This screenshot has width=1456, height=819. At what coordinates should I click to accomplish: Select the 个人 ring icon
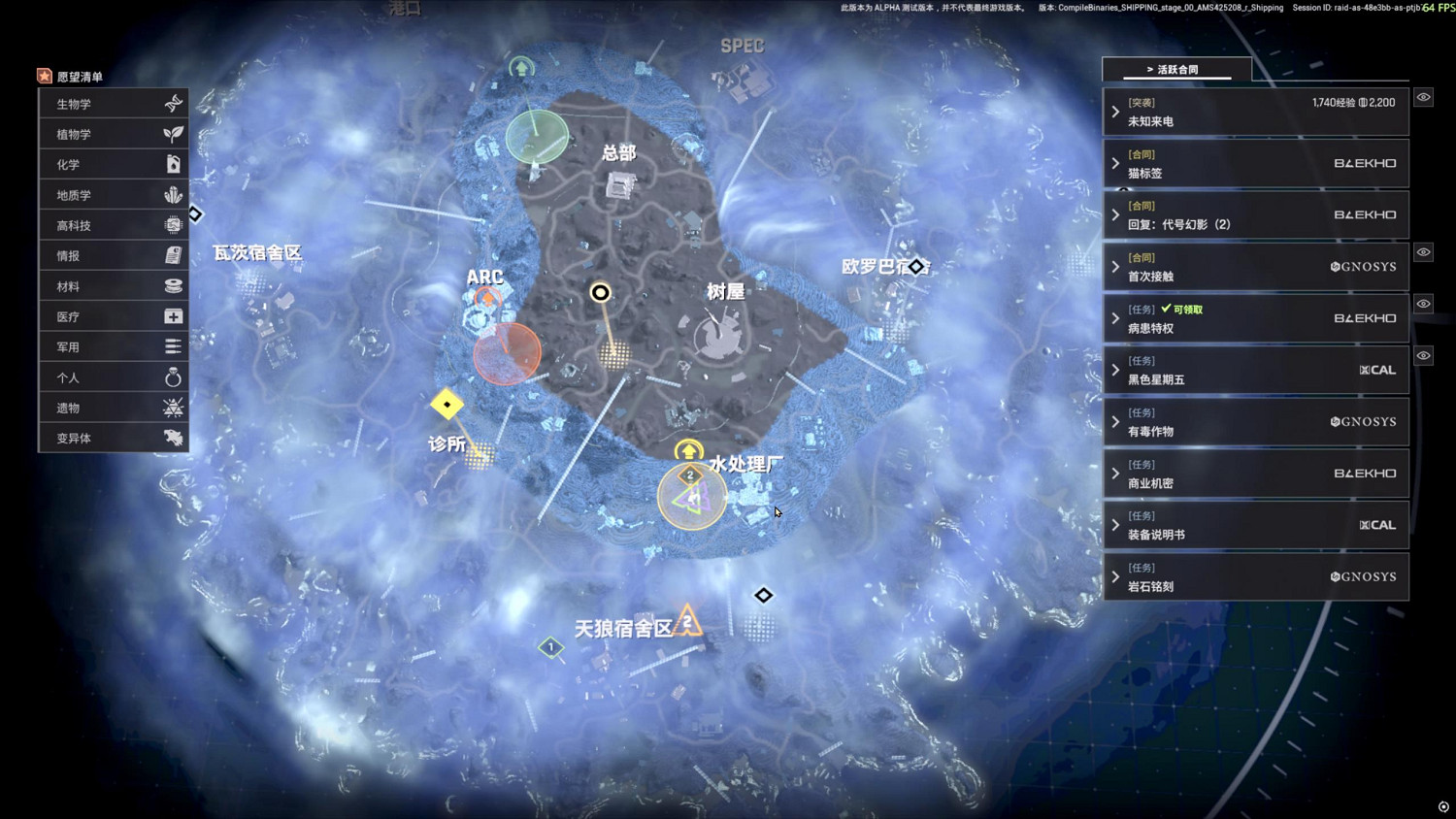coord(173,377)
